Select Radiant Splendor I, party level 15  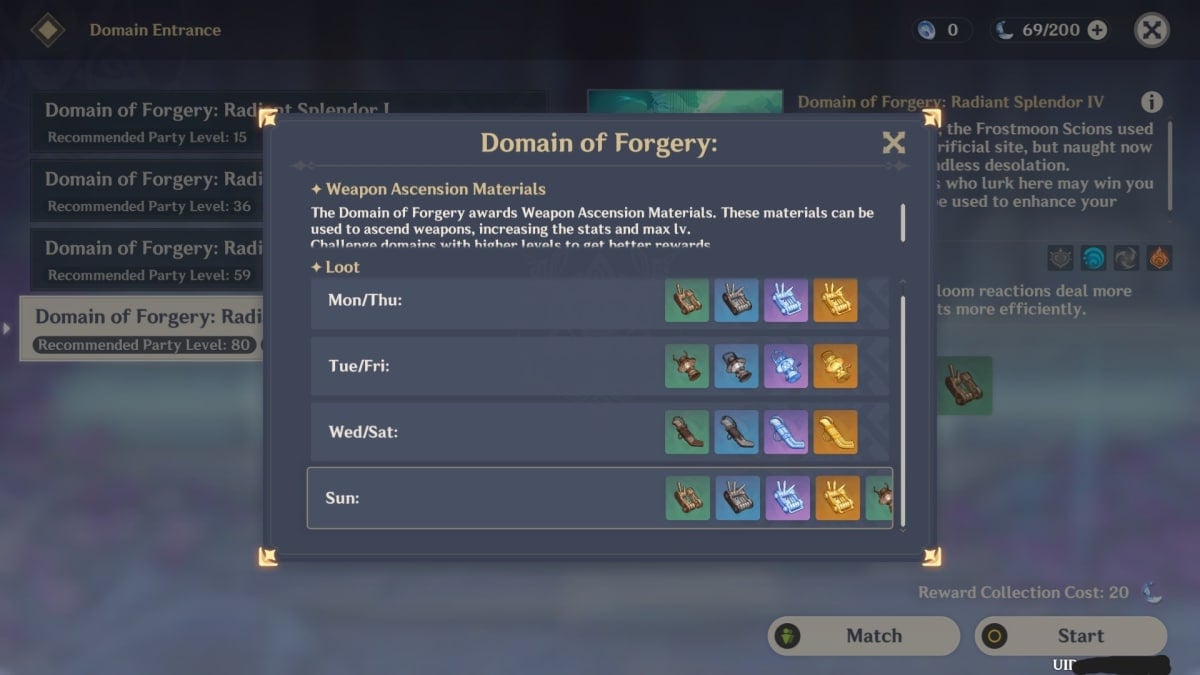pos(150,122)
